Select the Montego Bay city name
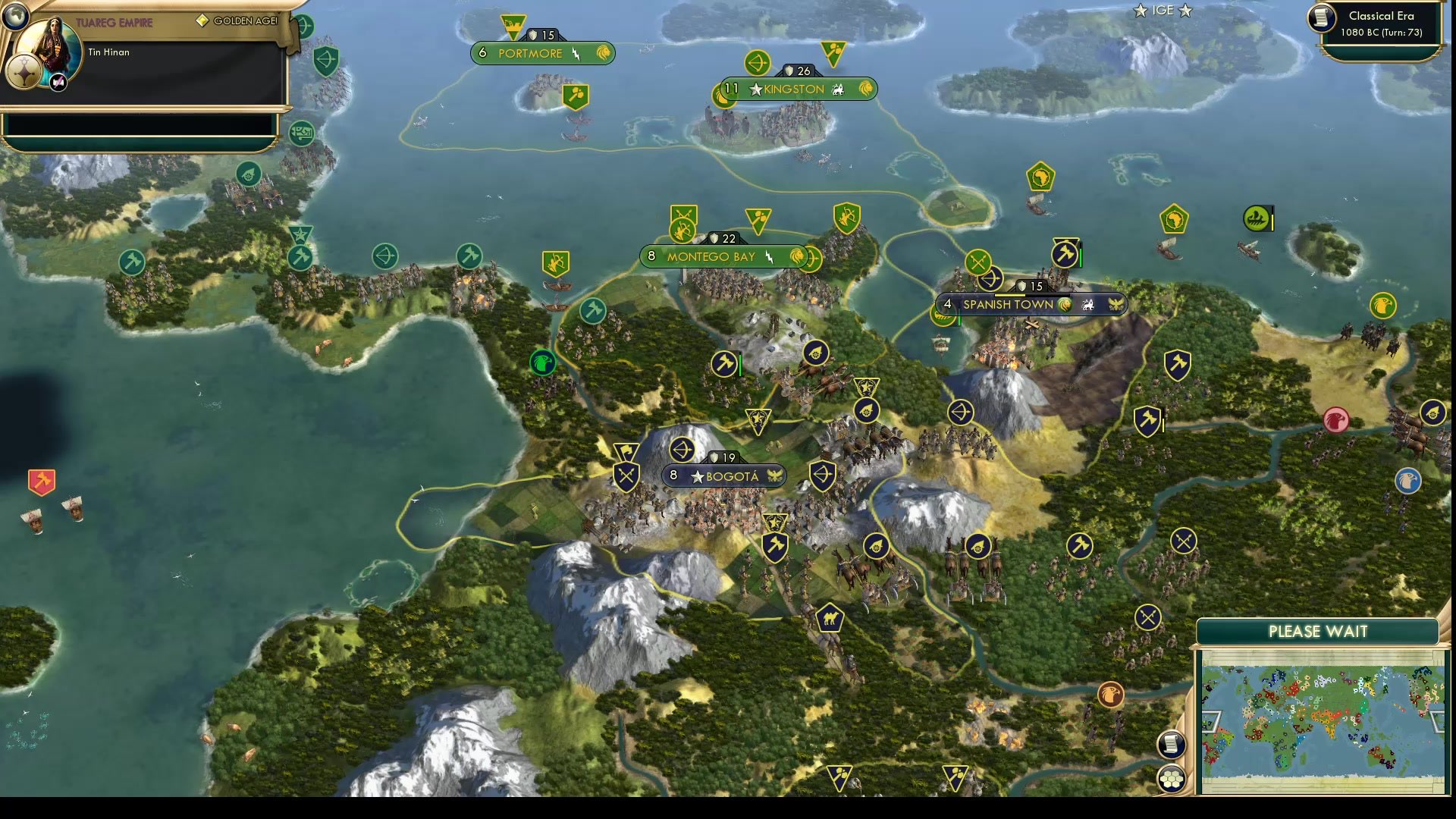Viewport: 1456px width, 819px height. [711, 256]
